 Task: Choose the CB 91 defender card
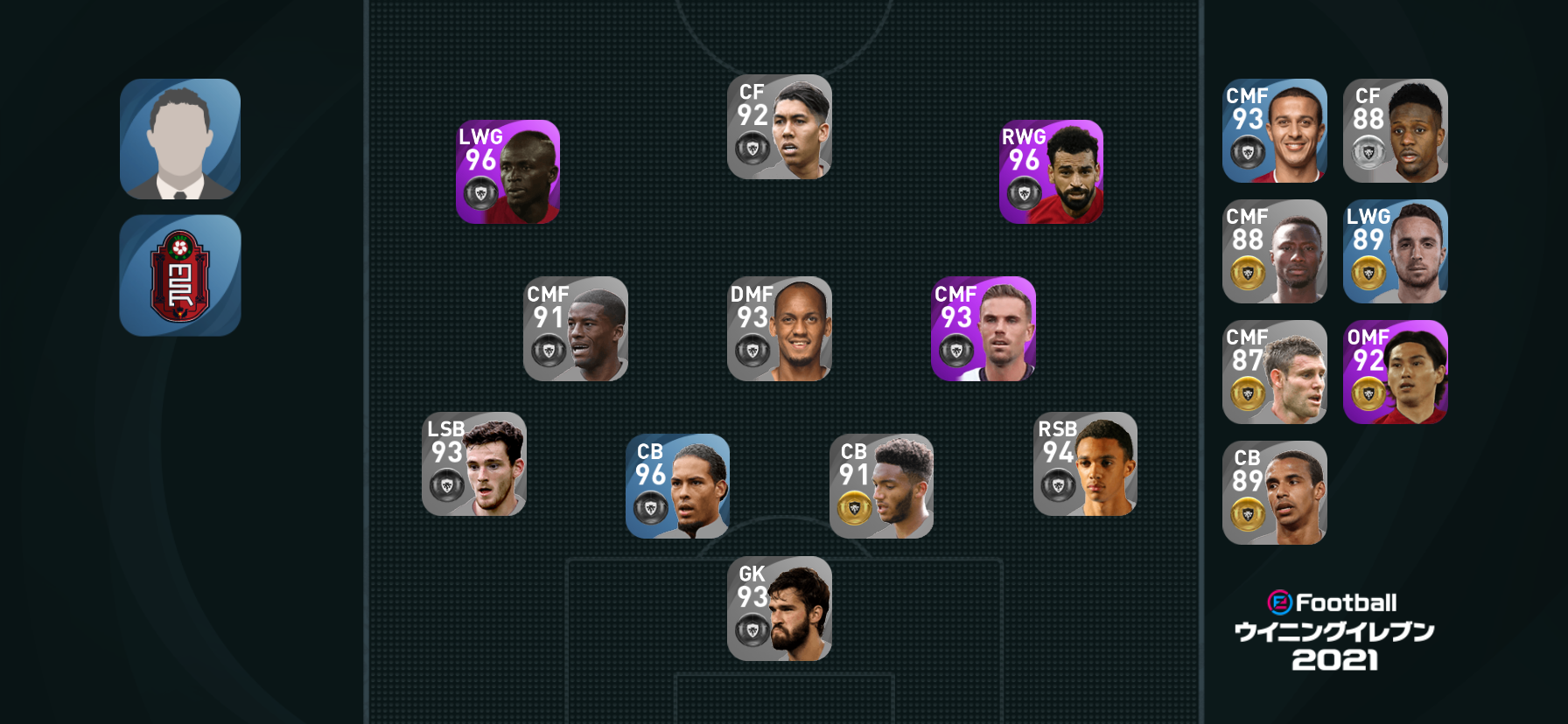click(881, 486)
